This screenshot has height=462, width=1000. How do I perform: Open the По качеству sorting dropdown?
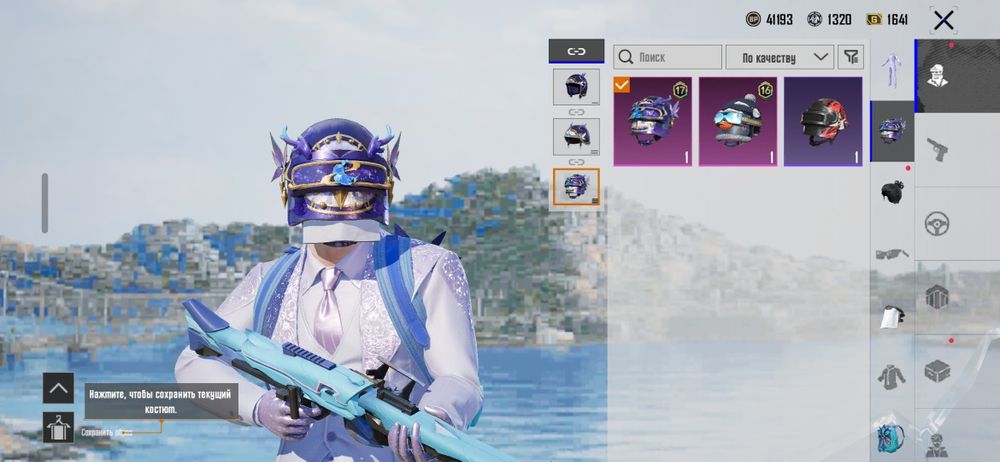pos(780,57)
